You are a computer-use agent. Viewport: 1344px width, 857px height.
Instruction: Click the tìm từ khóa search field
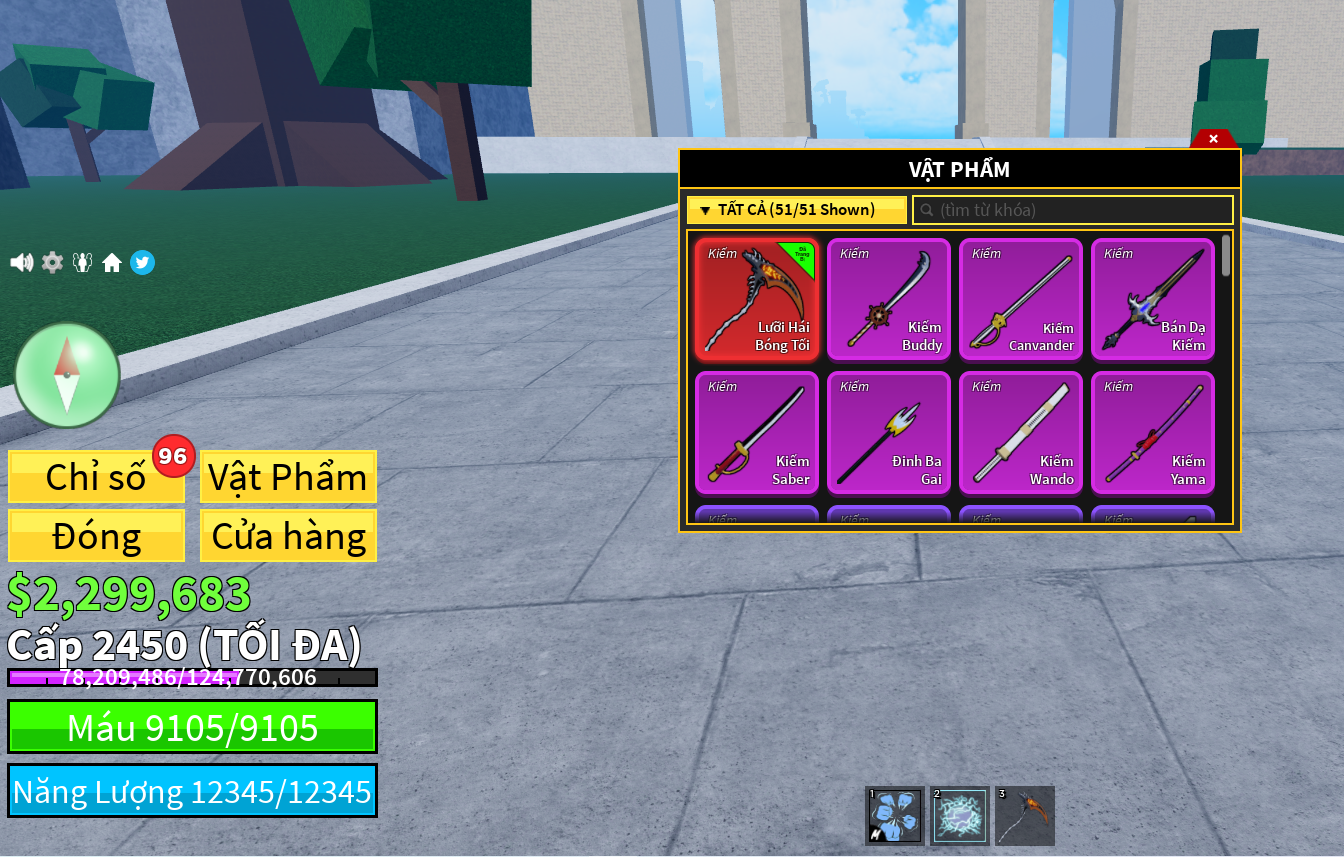tap(1073, 210)
